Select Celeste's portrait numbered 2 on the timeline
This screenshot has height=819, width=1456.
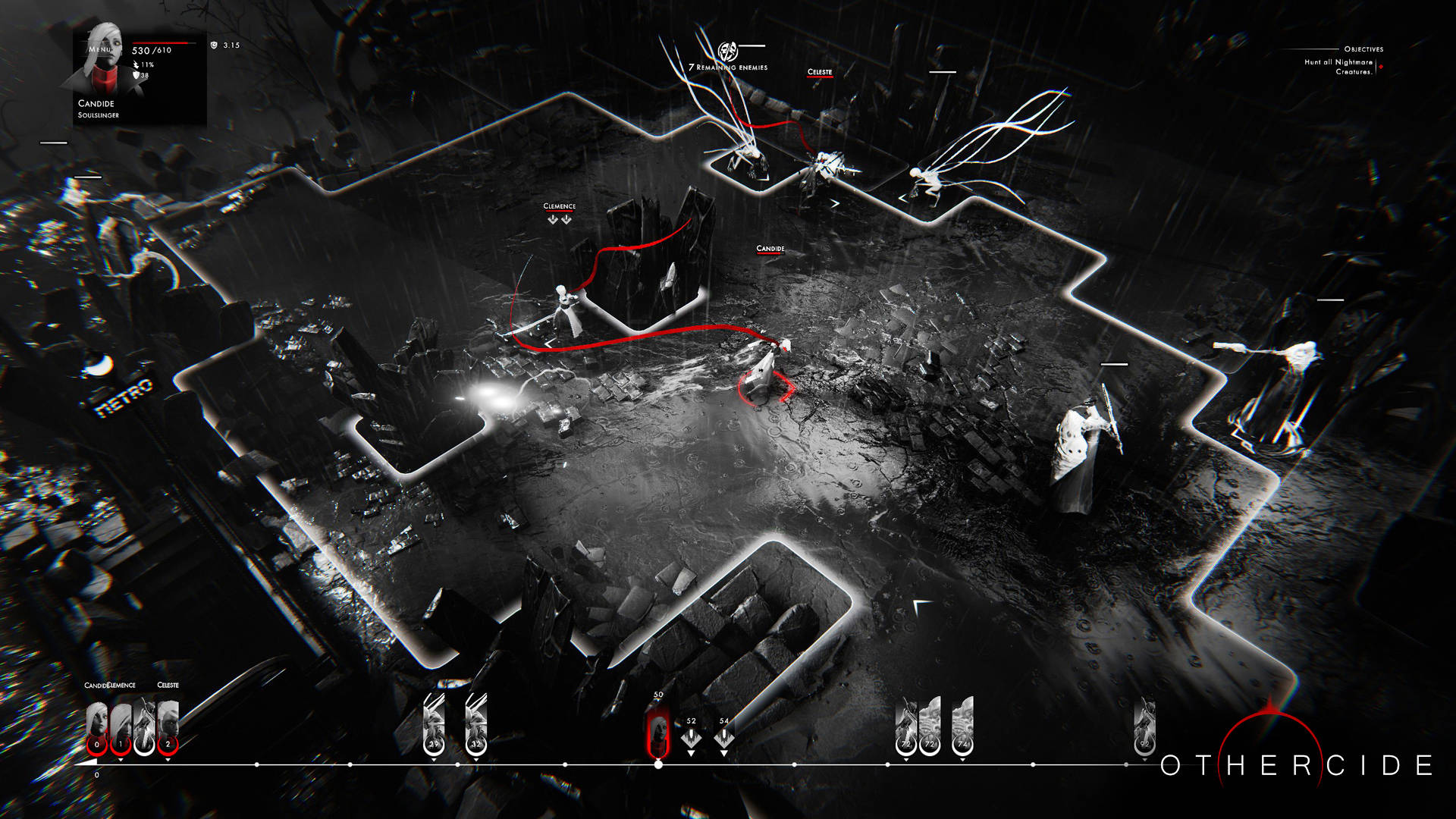point(168,722)
